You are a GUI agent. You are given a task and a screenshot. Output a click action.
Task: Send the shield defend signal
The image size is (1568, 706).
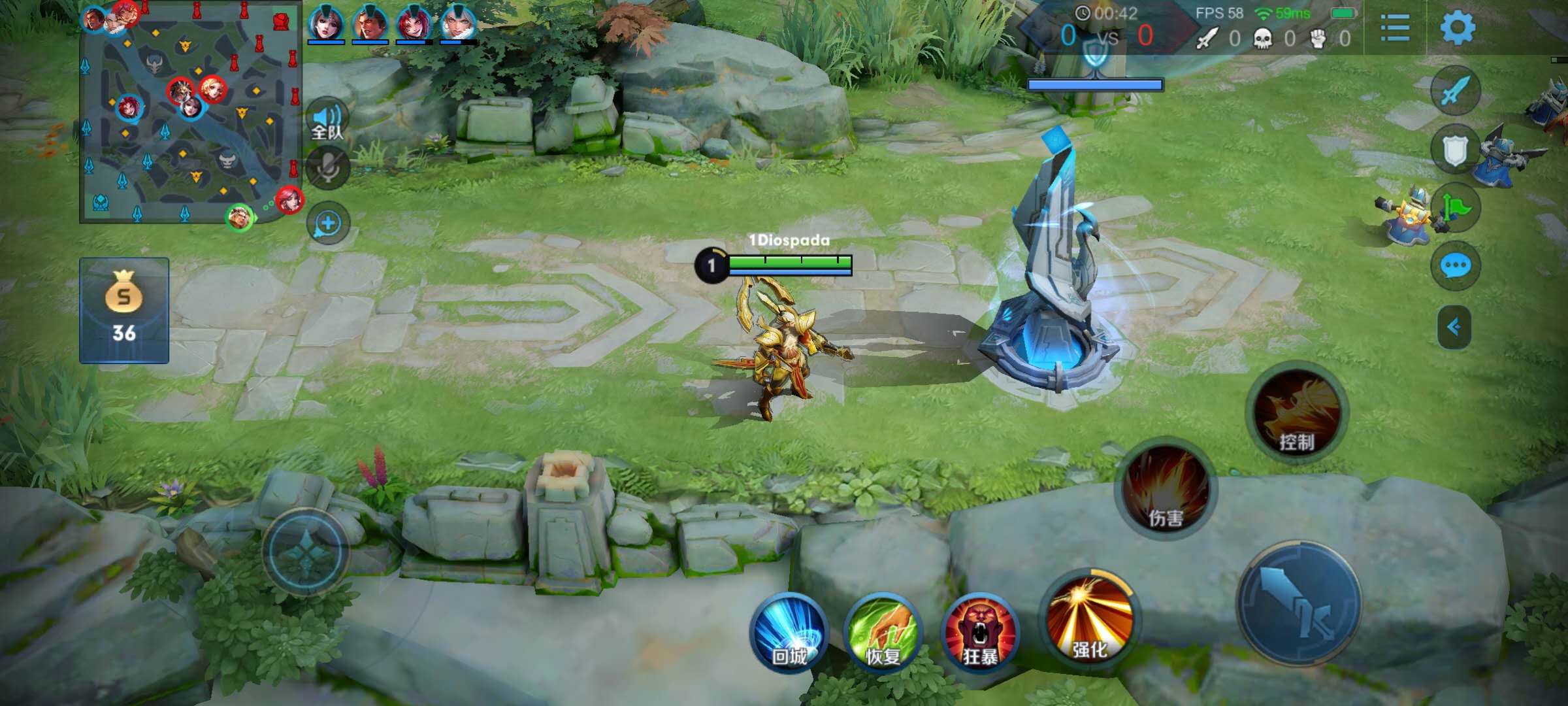[x=1455, y=150]
